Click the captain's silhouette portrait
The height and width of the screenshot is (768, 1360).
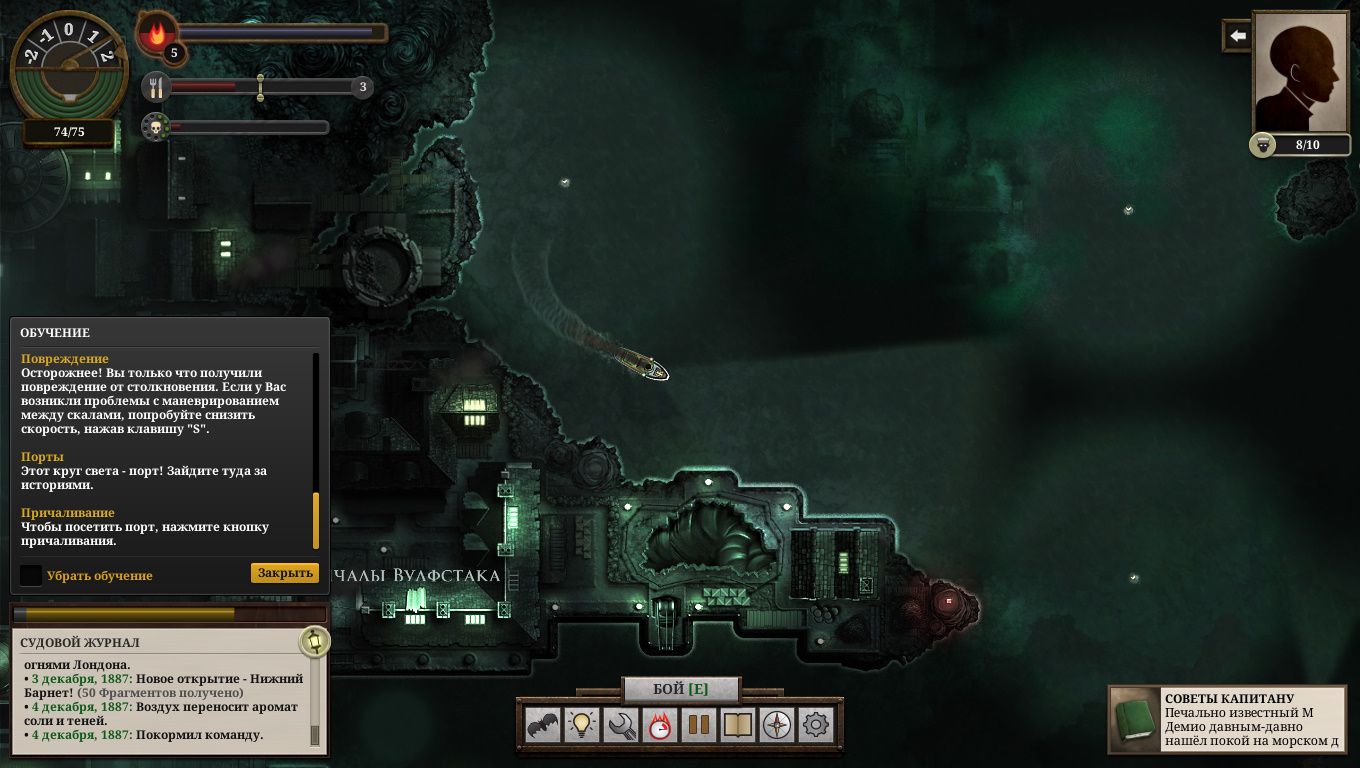(x=1301, y=70)
